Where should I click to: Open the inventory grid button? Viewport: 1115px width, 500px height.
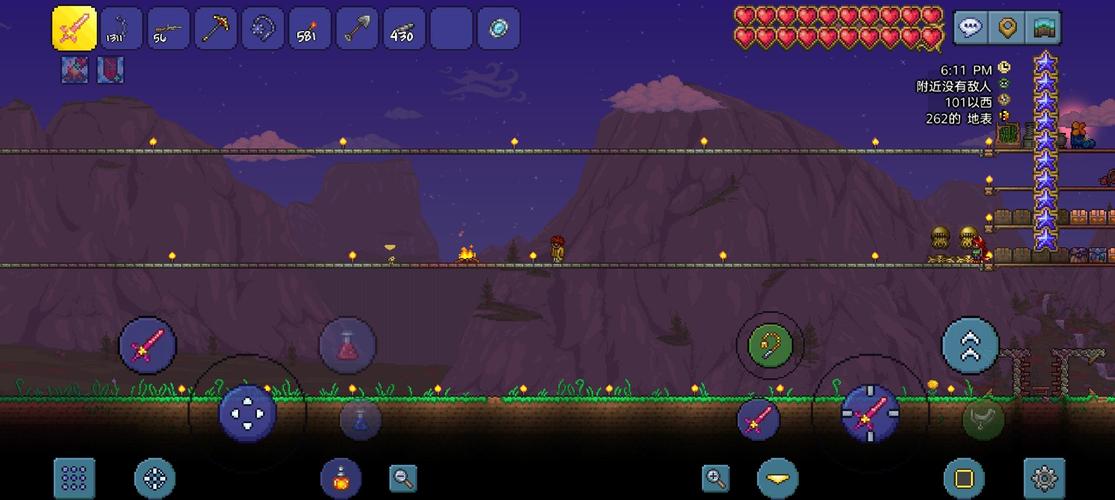(74, 478)
